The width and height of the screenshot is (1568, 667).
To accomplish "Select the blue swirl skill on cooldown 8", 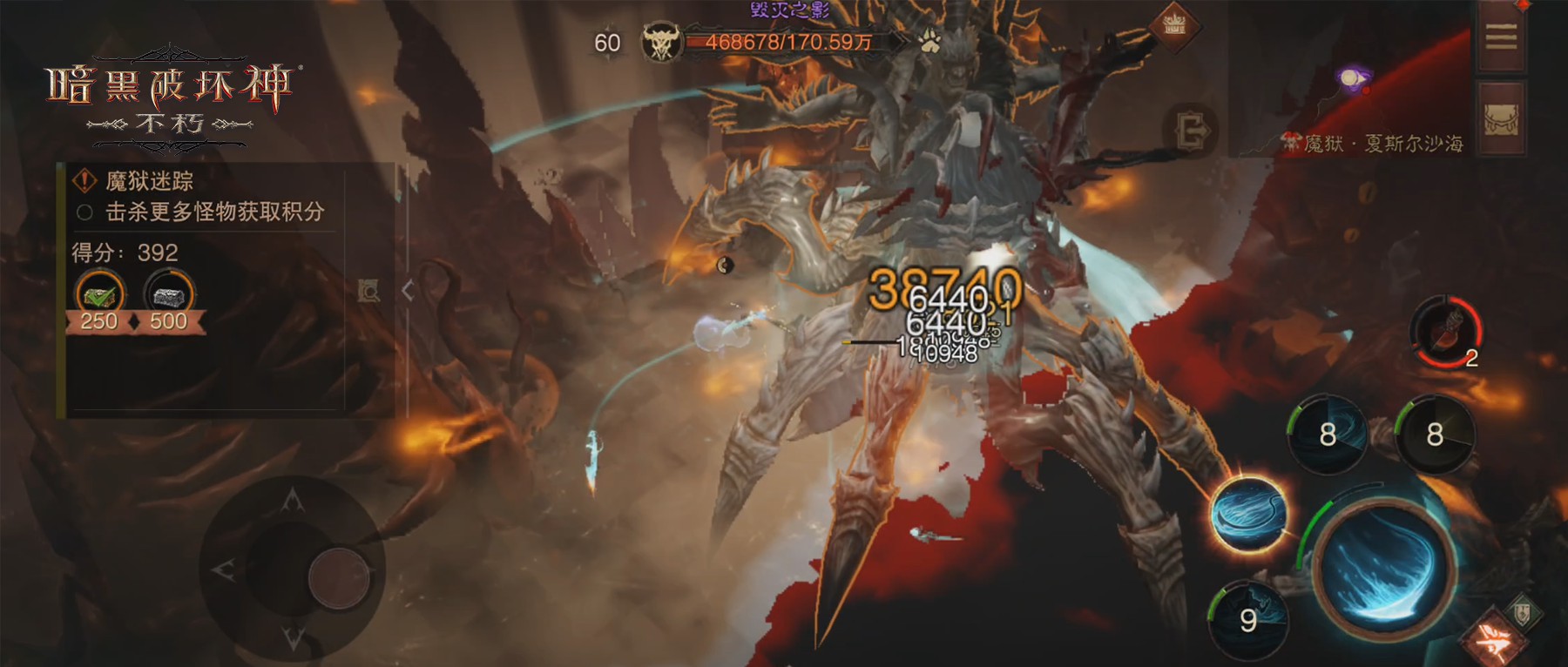I will [x=1327, y=434].
